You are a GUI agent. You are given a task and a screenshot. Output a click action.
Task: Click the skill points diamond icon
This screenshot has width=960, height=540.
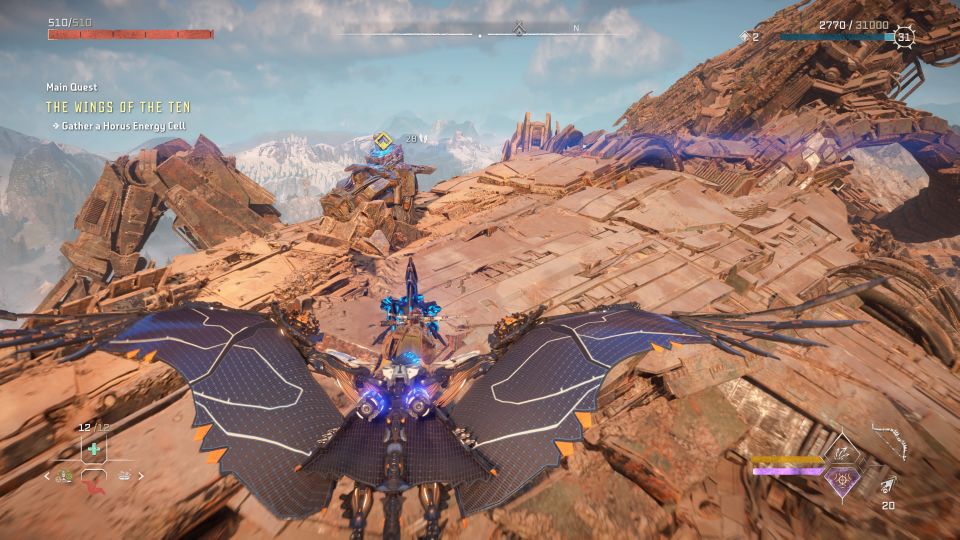click(743, 37)
